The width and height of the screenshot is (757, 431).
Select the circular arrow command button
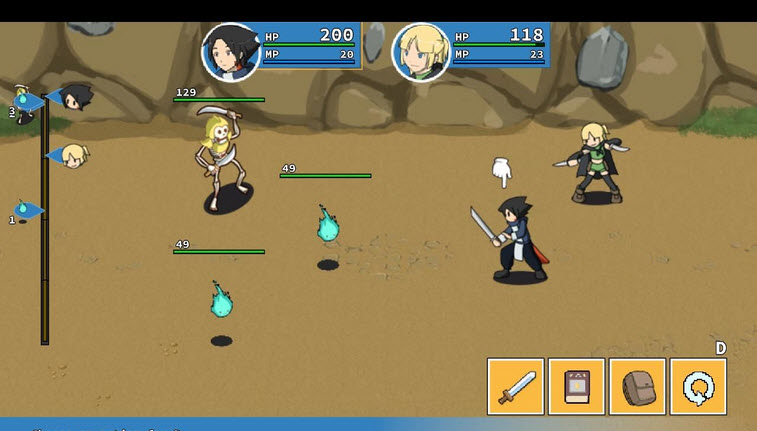click(x=698, y=386)
